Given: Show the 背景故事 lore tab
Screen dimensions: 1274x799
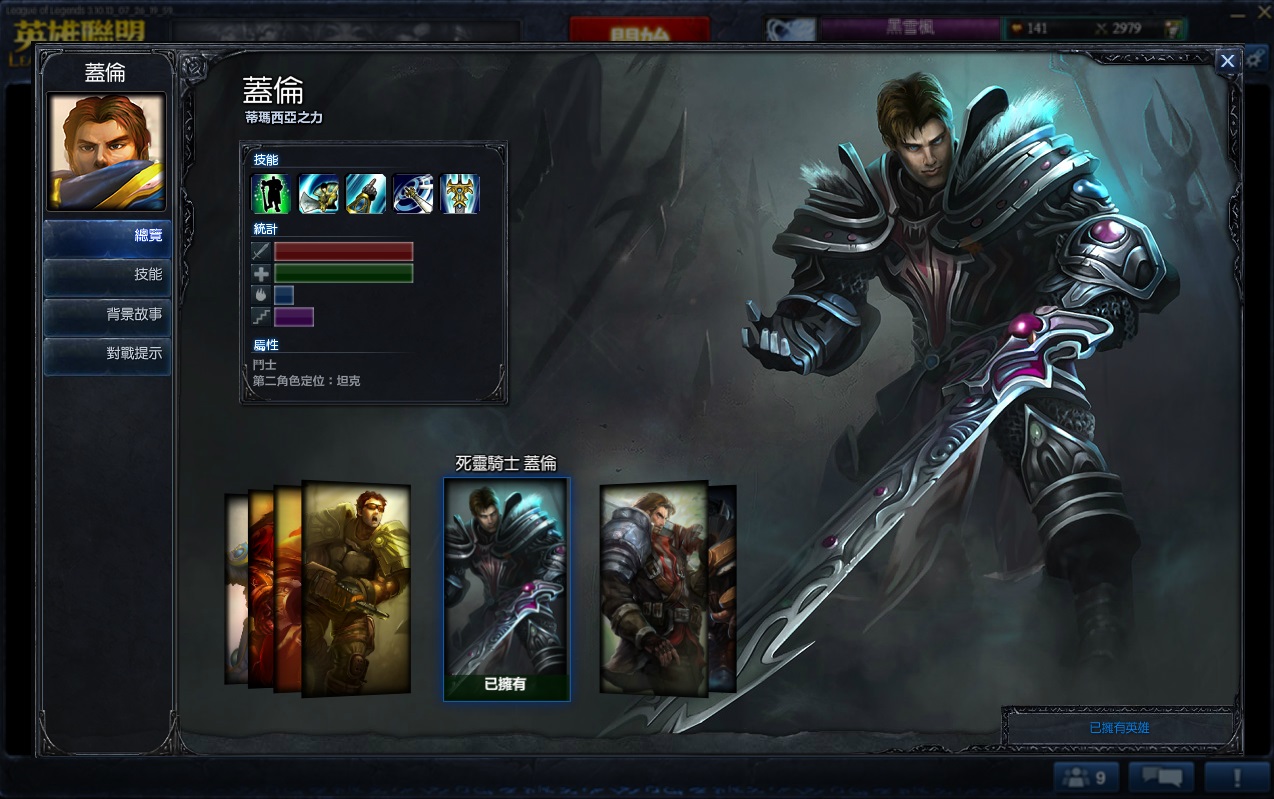Looking at the screenshot, I should [x=107, y=315].
